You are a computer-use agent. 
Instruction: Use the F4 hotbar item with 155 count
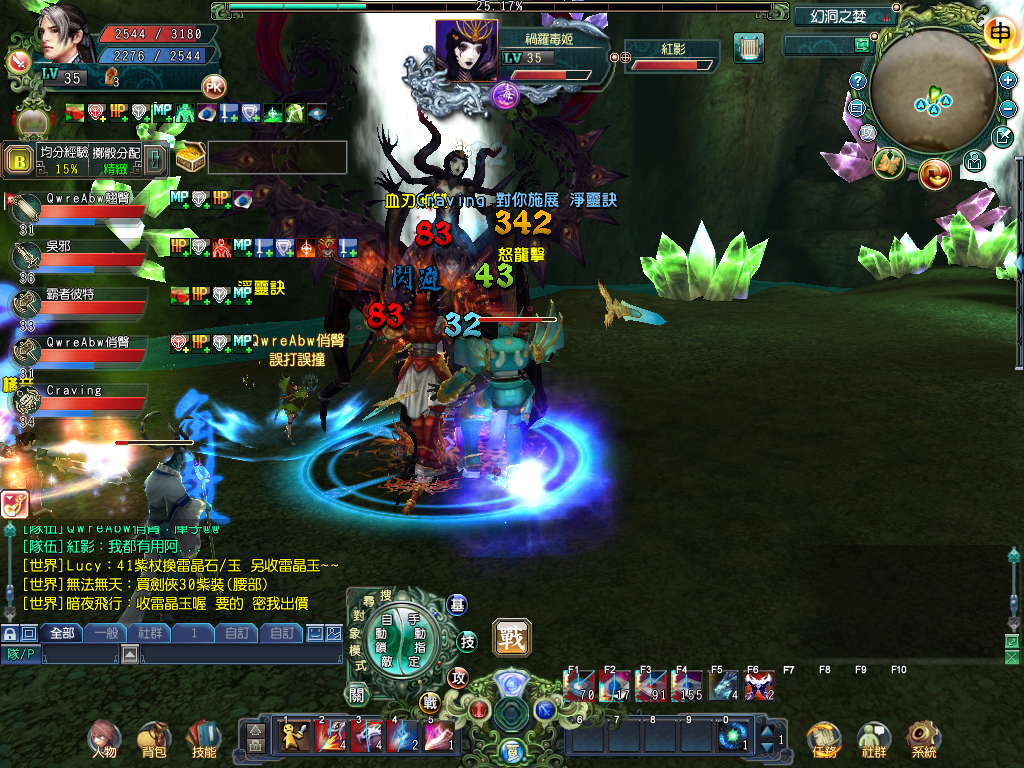pos(688,686)
